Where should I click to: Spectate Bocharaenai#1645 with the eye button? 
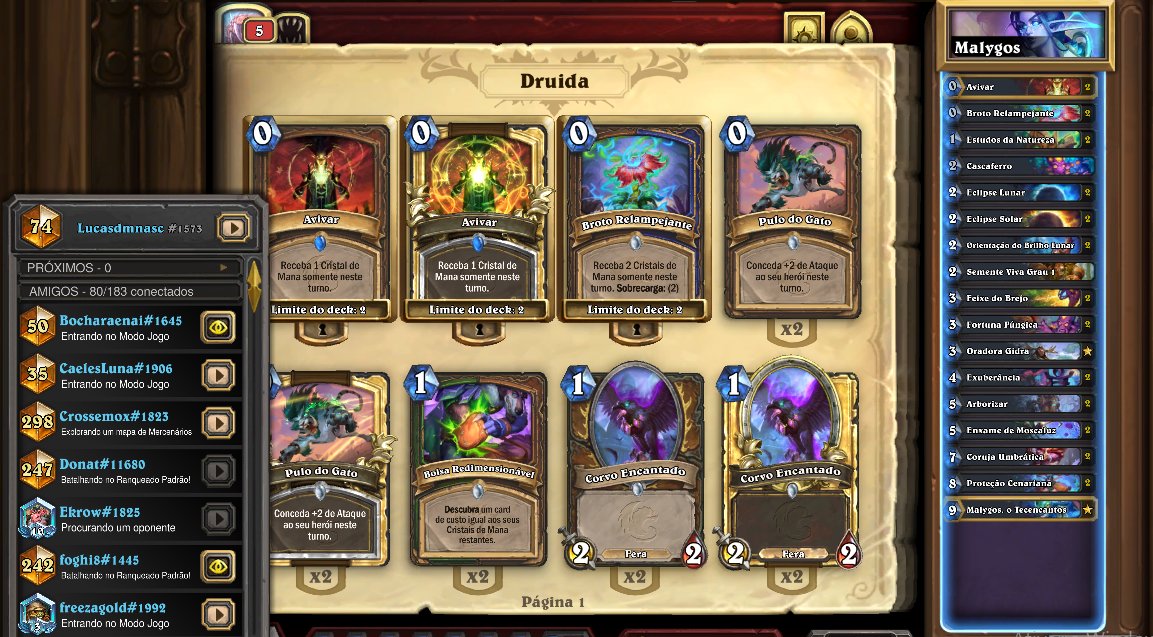(218, 327)
